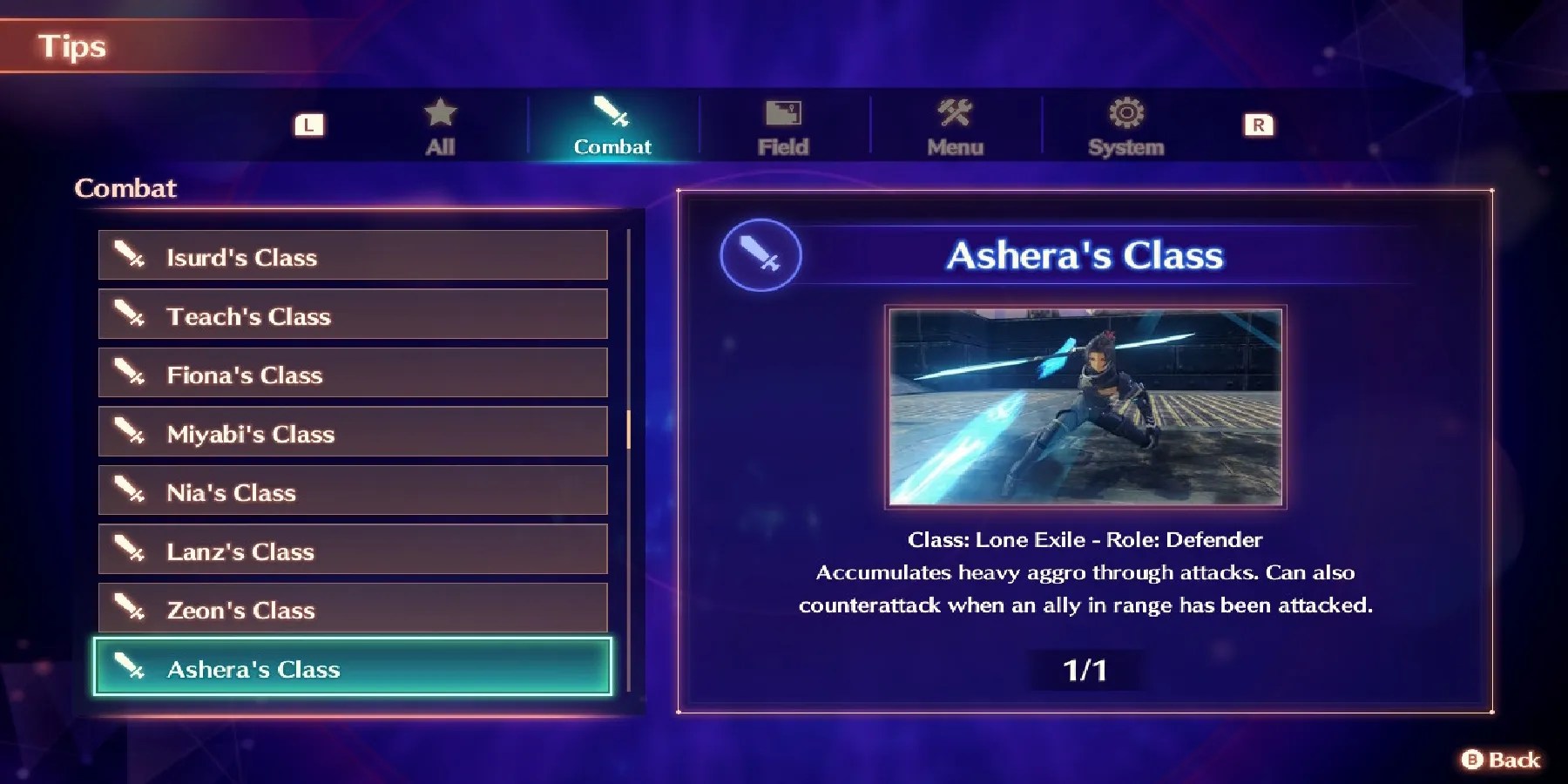Image resolution: width=1568 pixels, height=784 pixels.
Task: Select Lanz's Class from the list
Action: pyautogui.click(x=352, y=551)
